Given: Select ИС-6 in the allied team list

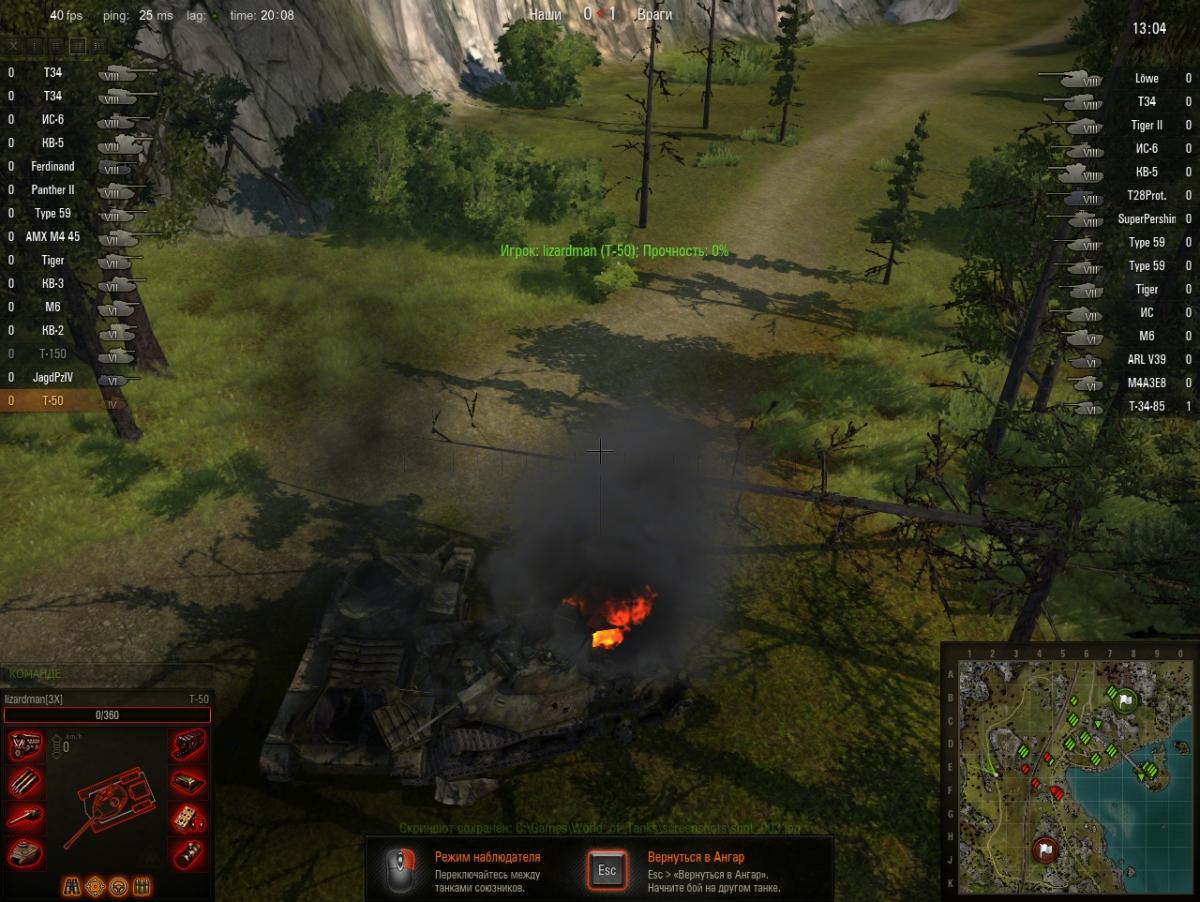Looking at the screenshot, I should (53, 119).
